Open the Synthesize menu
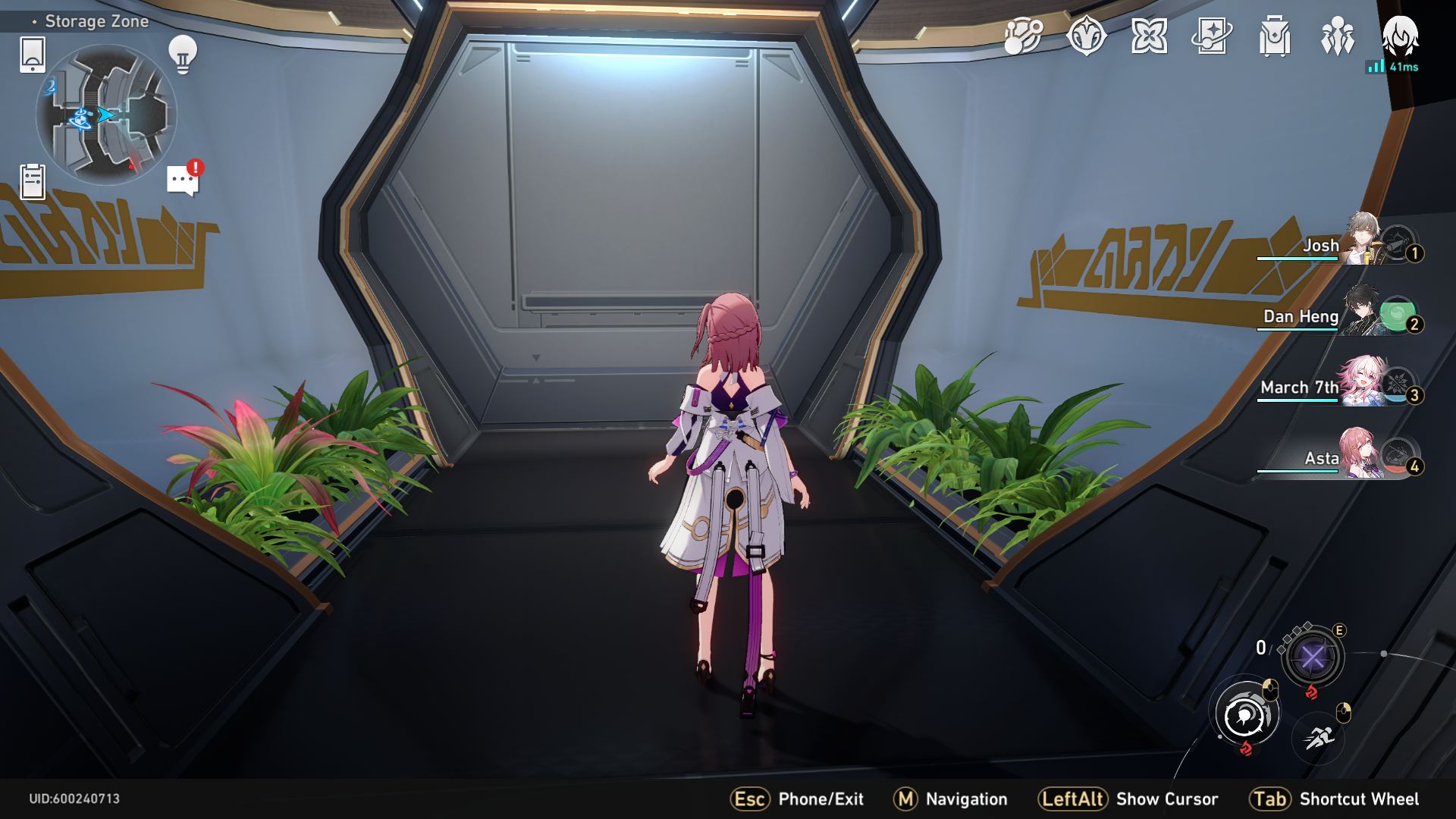The height and width of the screenshot is (819, 1456). [x=1024, y=34]
